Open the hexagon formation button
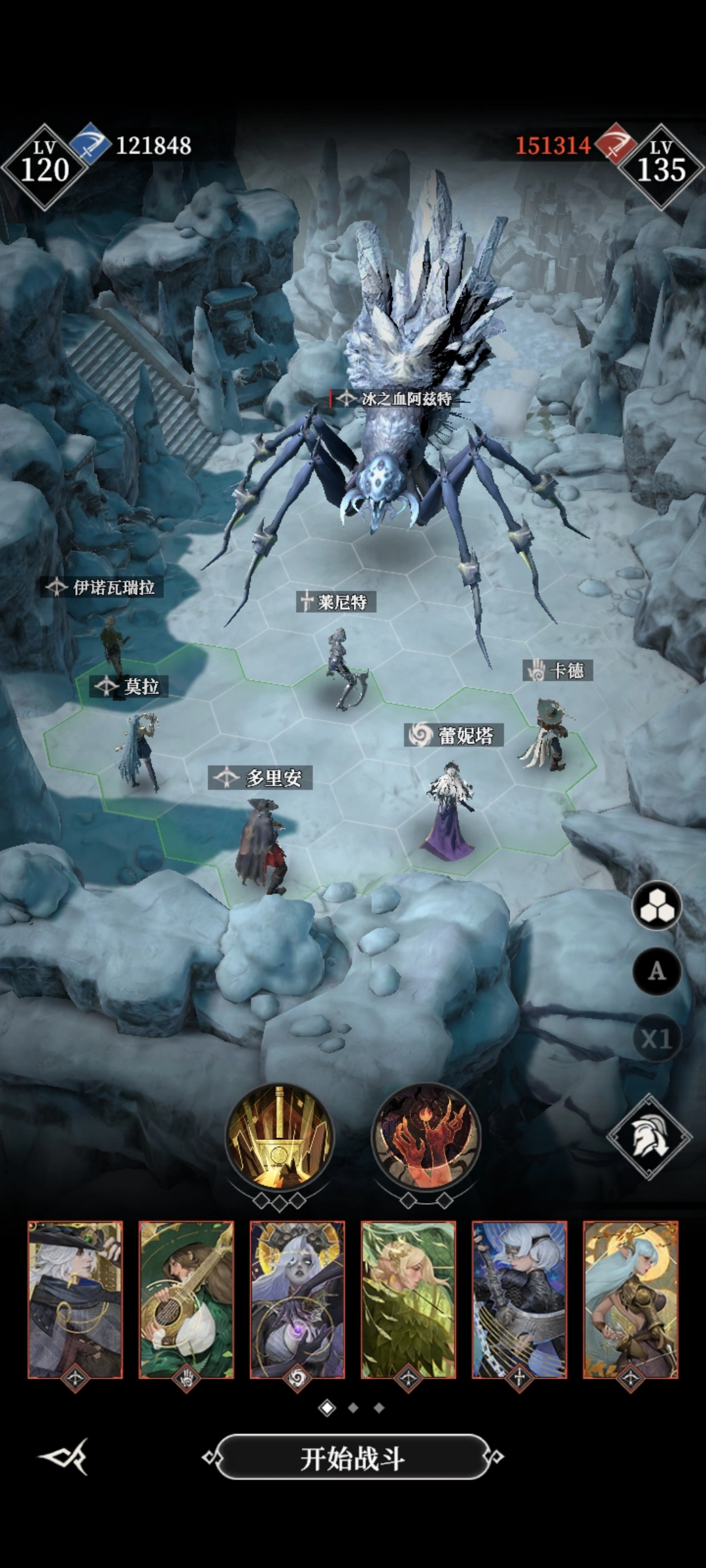The height and width of the screenshot is (1568, 706). 657,906
